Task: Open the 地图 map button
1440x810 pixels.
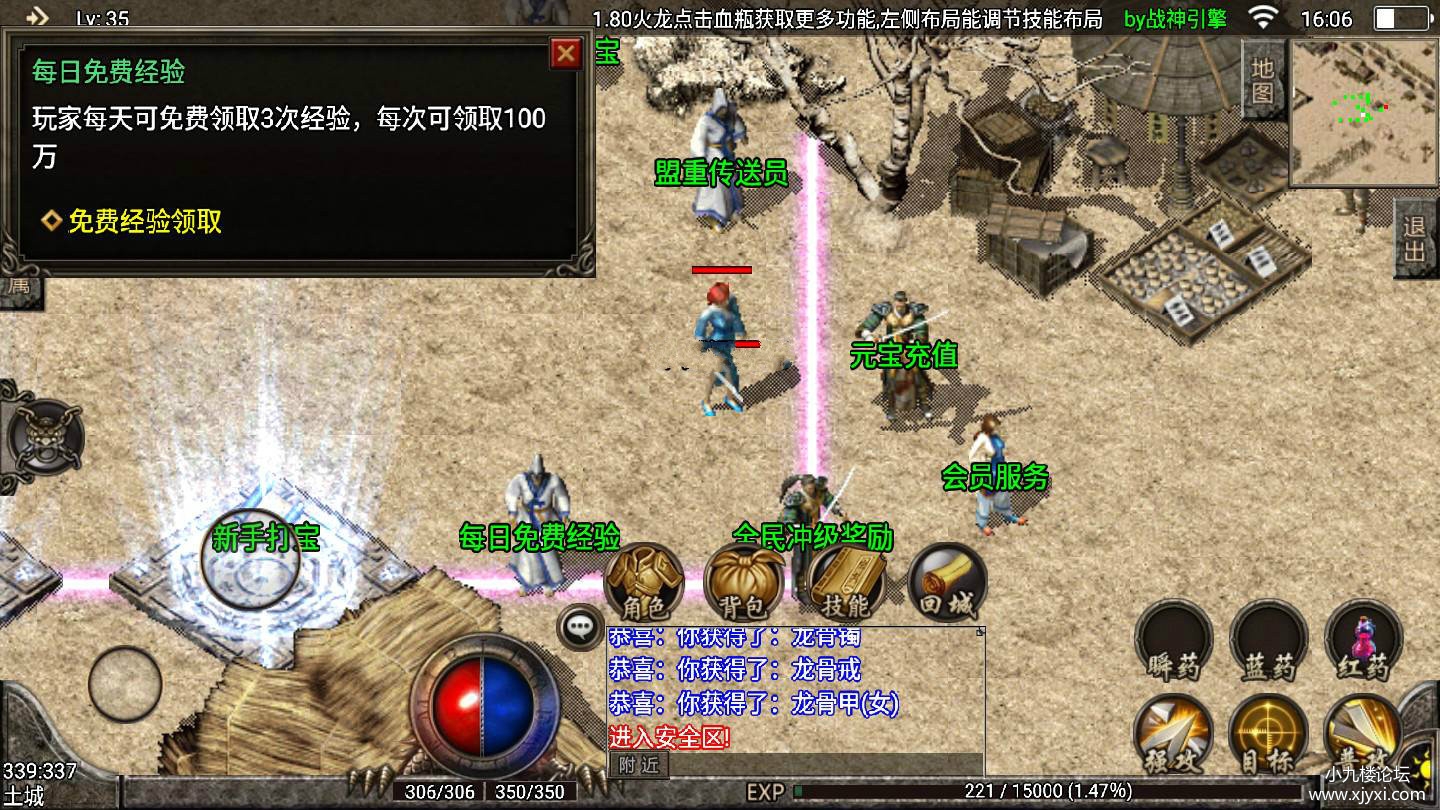Action: click(1263, 80)
